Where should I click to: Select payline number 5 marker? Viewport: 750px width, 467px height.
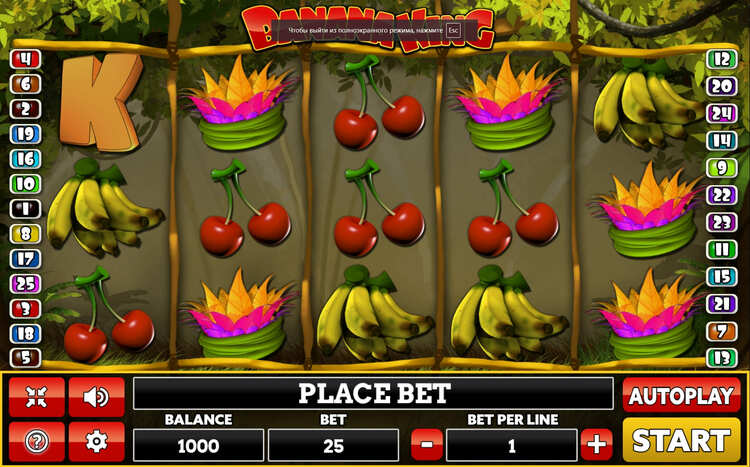pyautogui.click(x=24, y=357)
